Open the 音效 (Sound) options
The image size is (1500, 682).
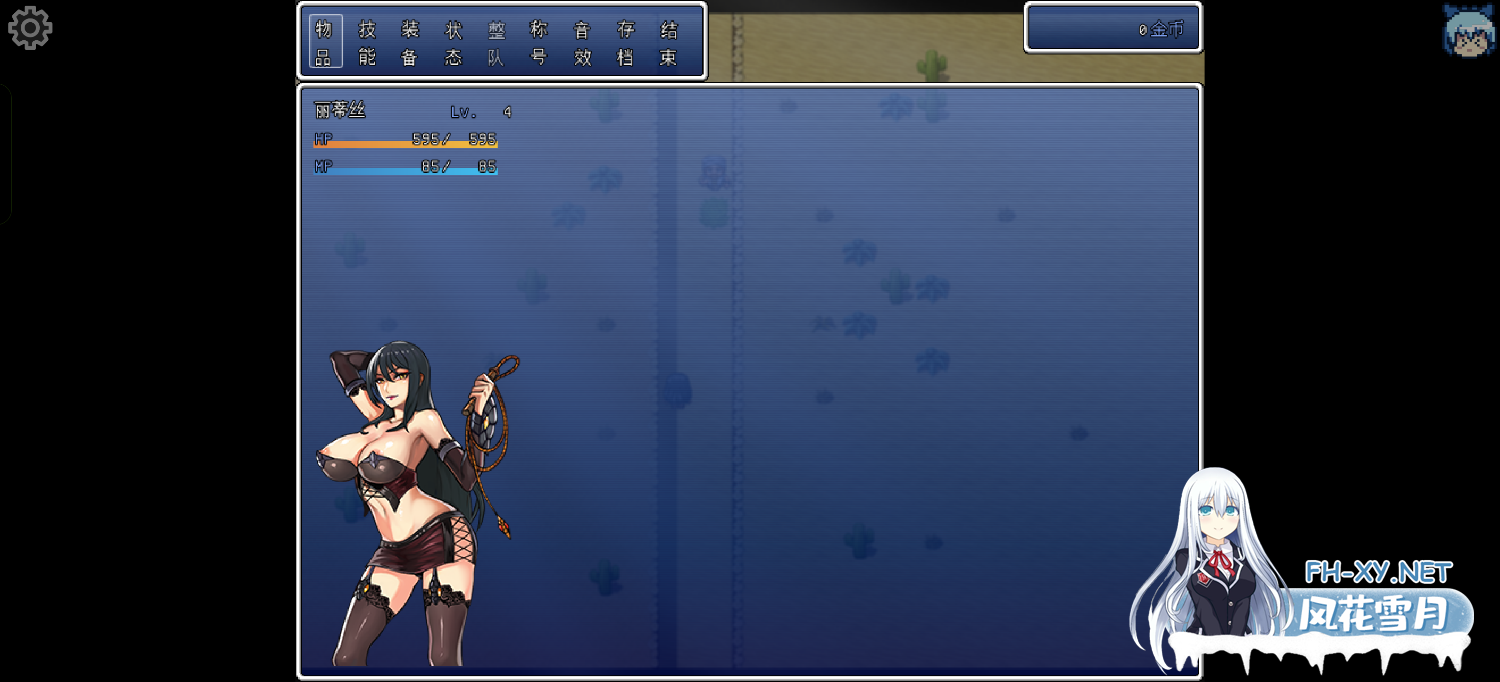(x=582, y=43)
